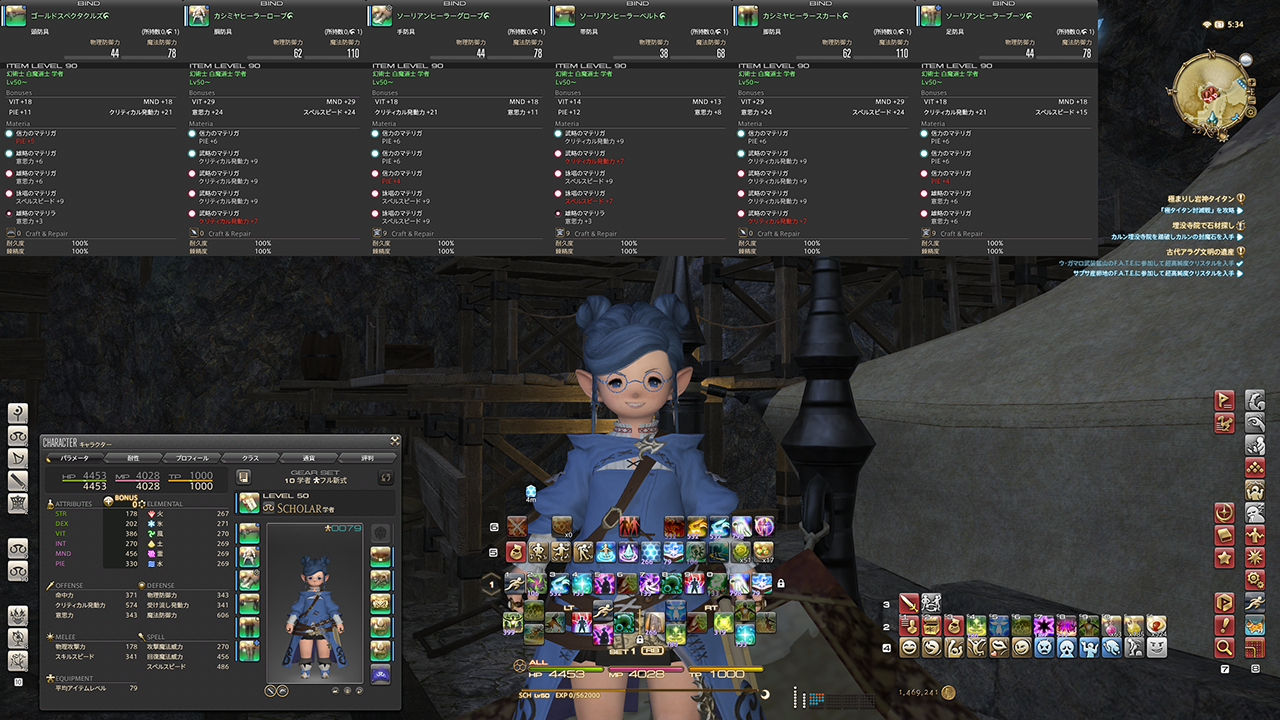
Task: Click the red exclamation mark icon
Action: click(1224, 625)
